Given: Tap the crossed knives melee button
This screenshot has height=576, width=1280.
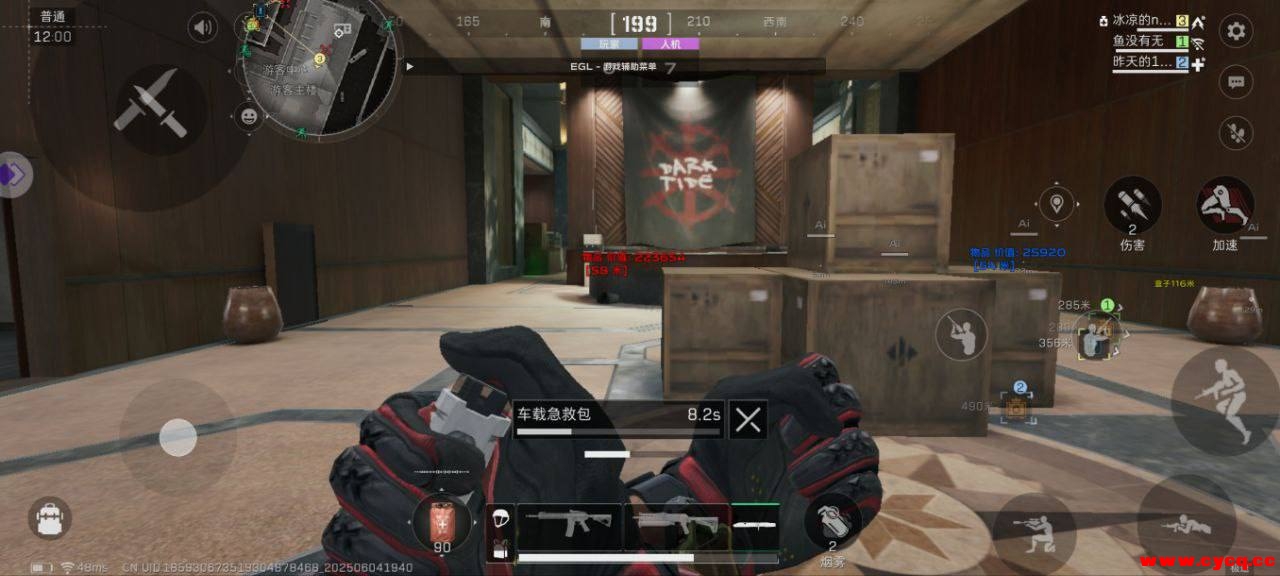Looking at the screenshot, I should click(x=150, y=104).
